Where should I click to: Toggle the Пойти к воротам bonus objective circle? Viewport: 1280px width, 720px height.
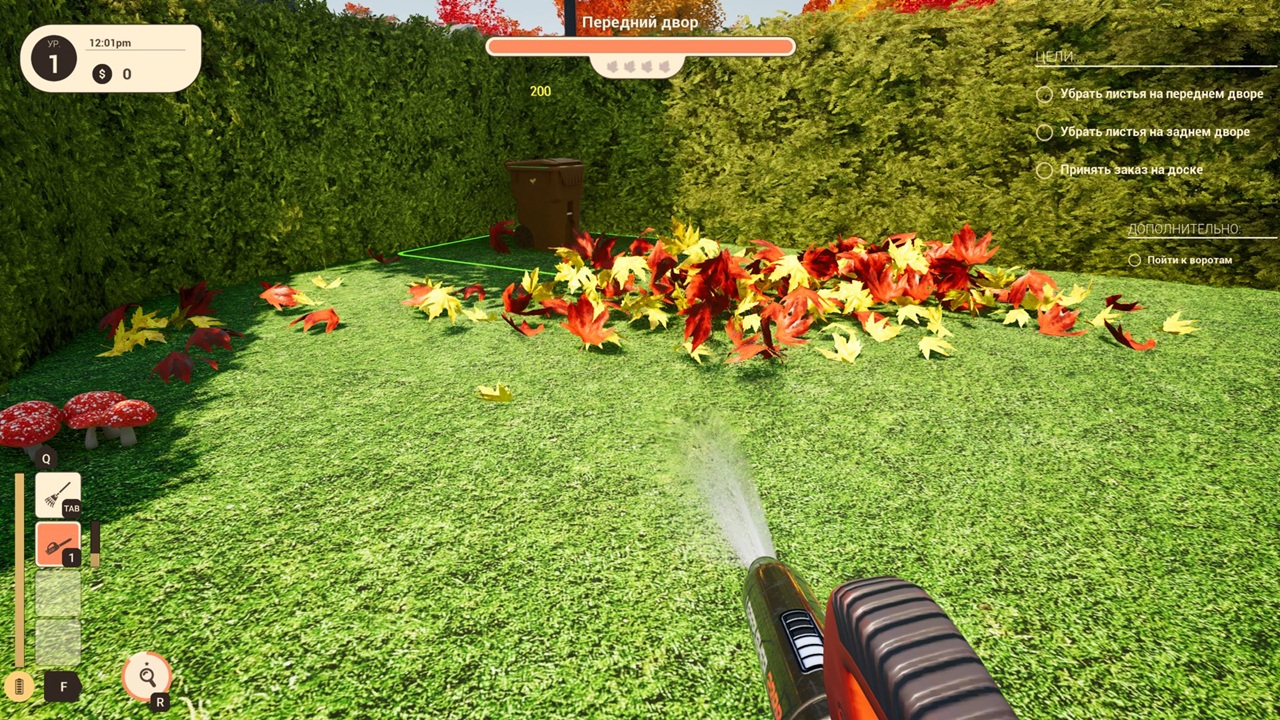pyautogui.click(x=1135, y=260)
